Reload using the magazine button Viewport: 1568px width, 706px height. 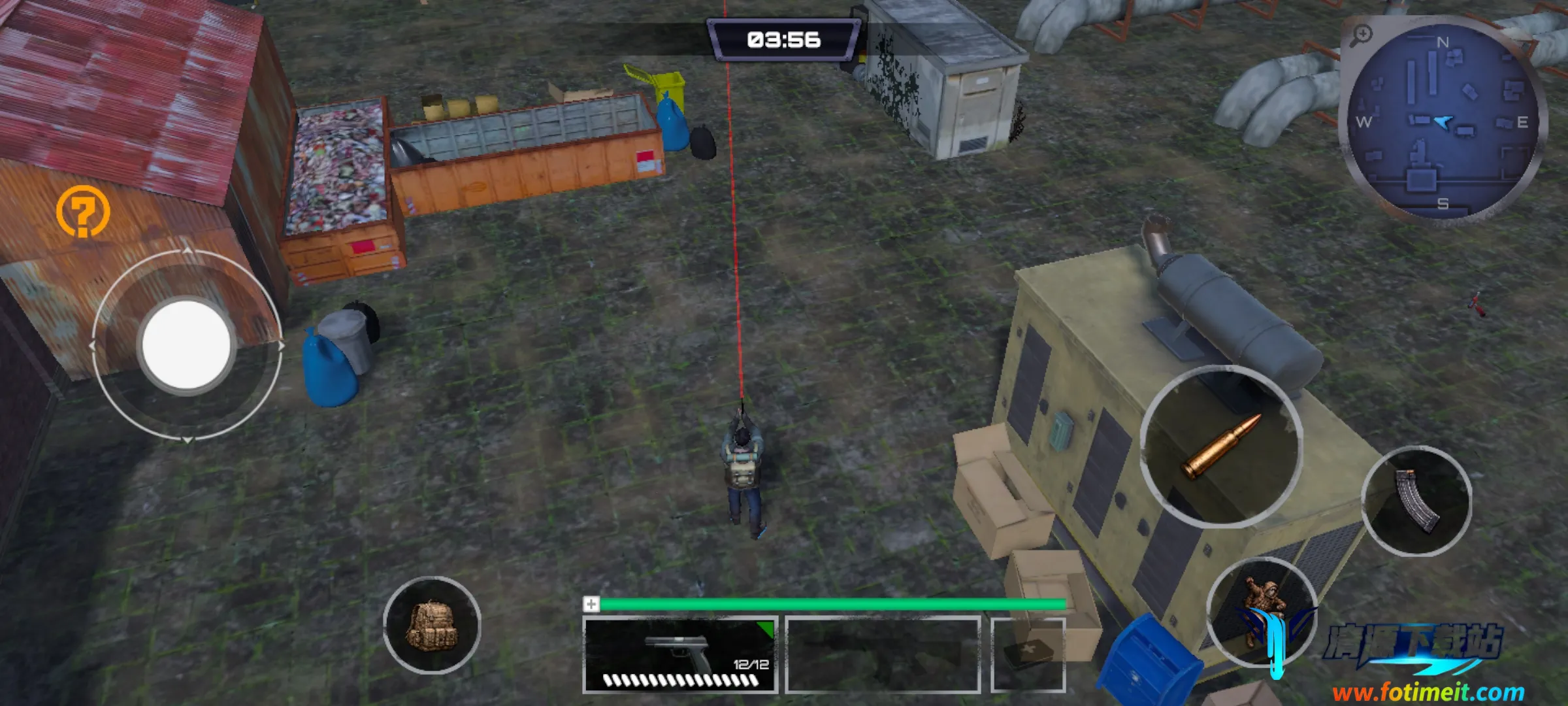click(1416, 501)
